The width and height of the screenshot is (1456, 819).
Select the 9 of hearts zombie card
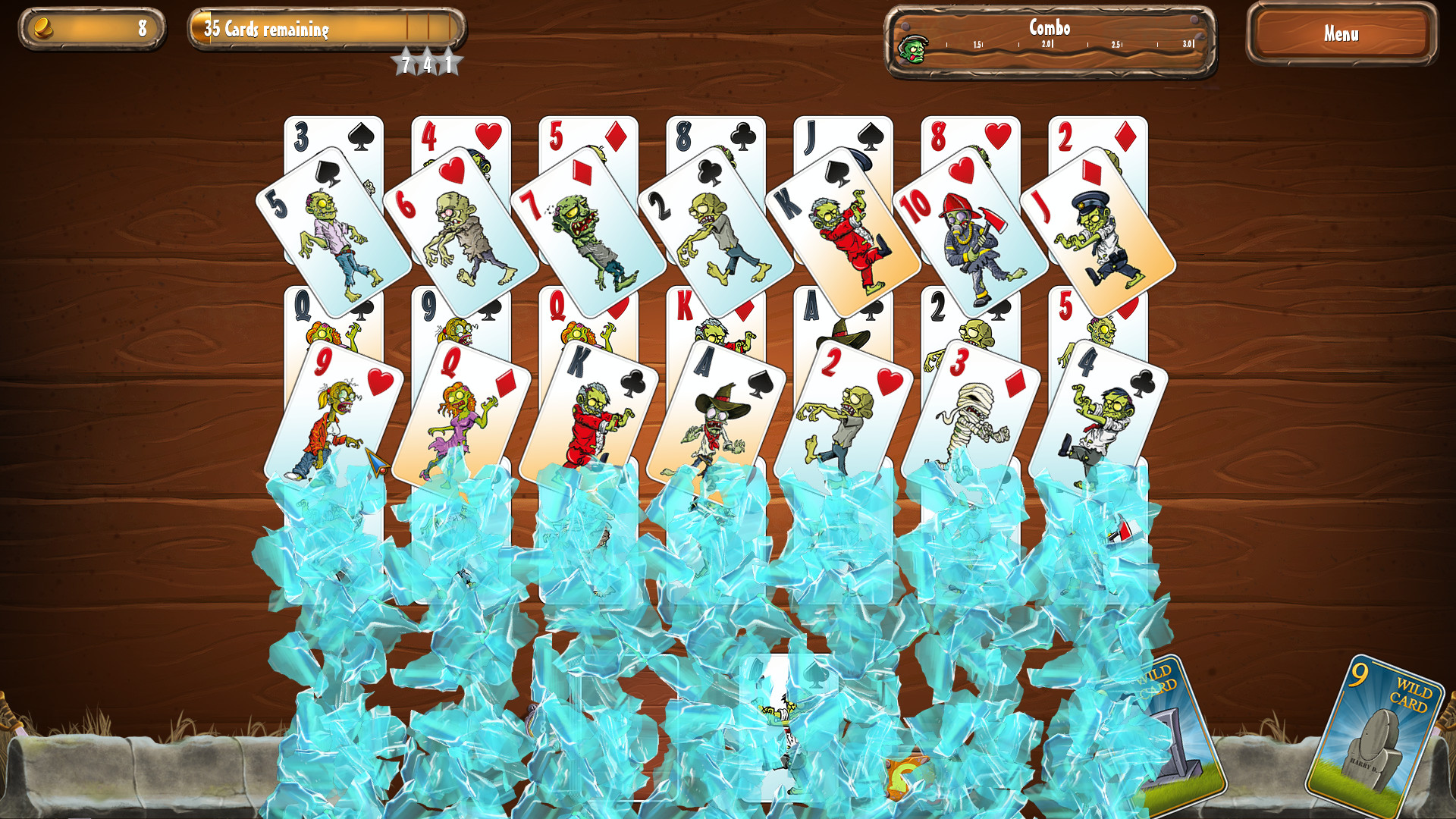point(334,409)
